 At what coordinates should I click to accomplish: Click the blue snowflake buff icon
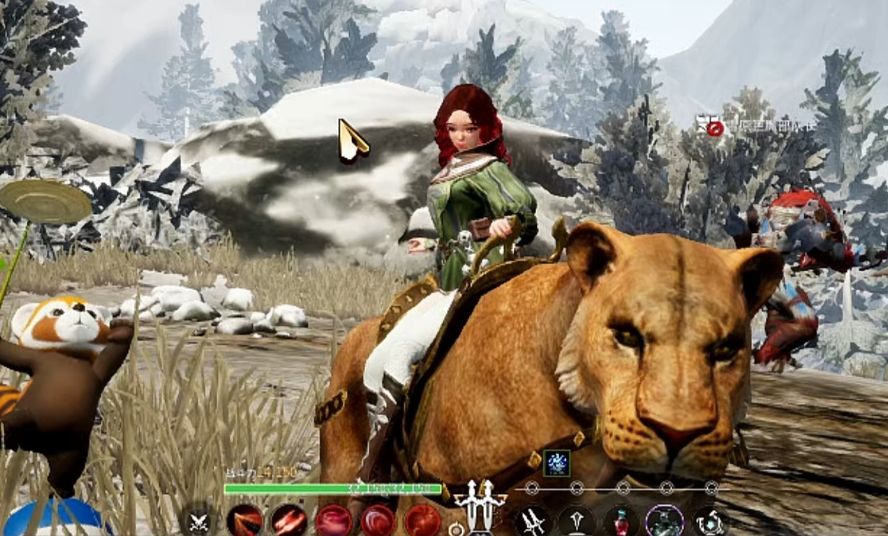556,461
